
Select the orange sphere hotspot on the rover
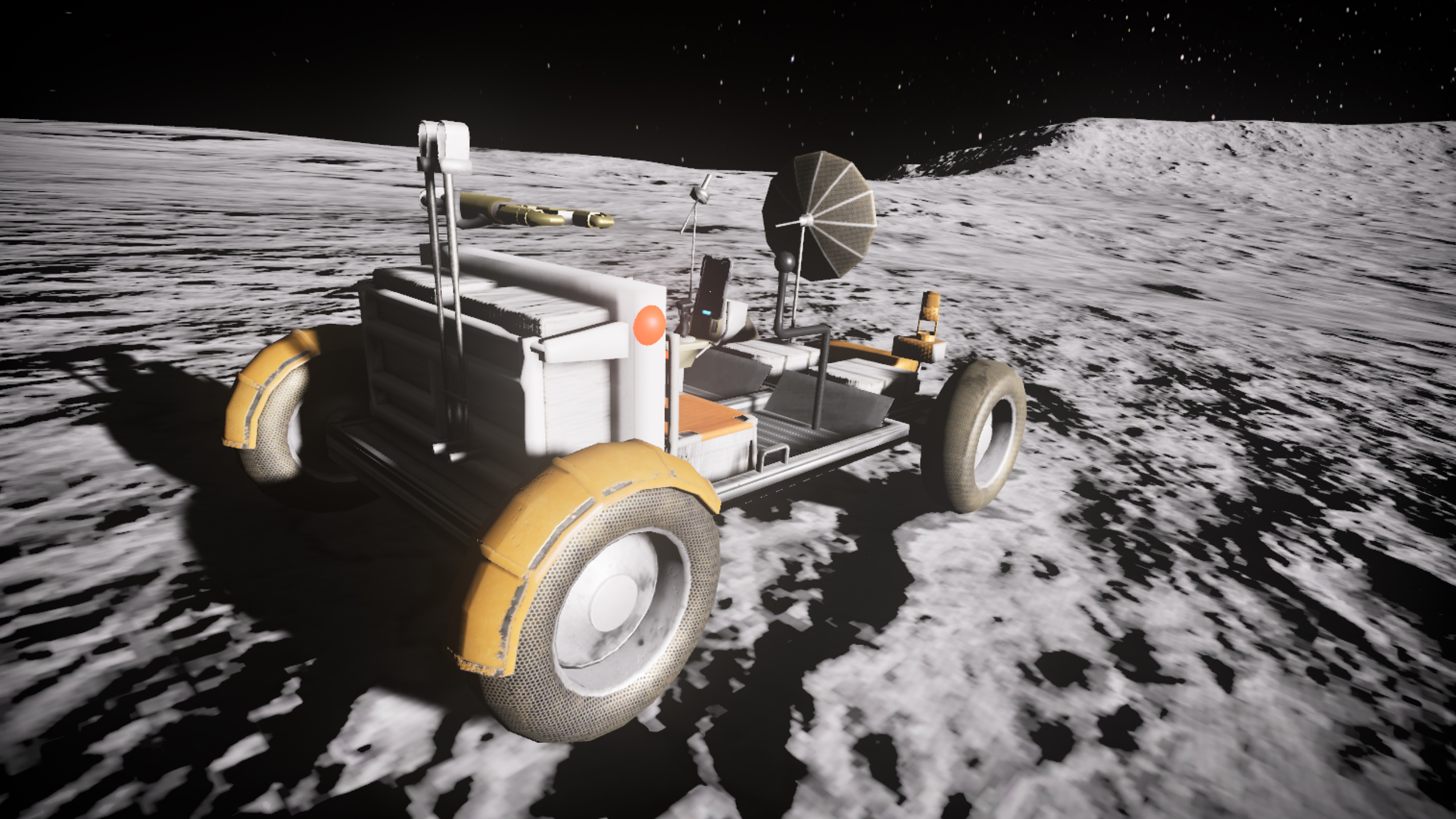649,325
